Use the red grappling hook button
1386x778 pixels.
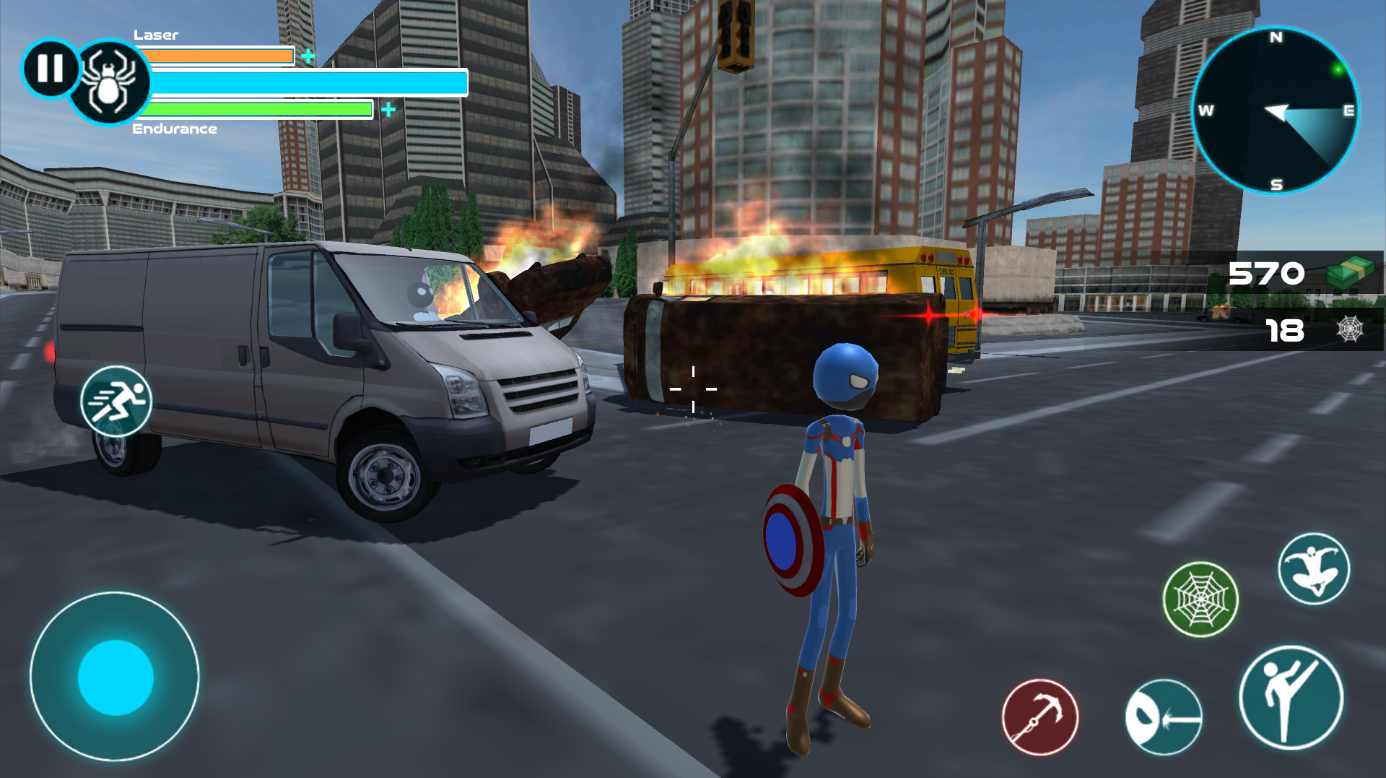(1040, 717)
